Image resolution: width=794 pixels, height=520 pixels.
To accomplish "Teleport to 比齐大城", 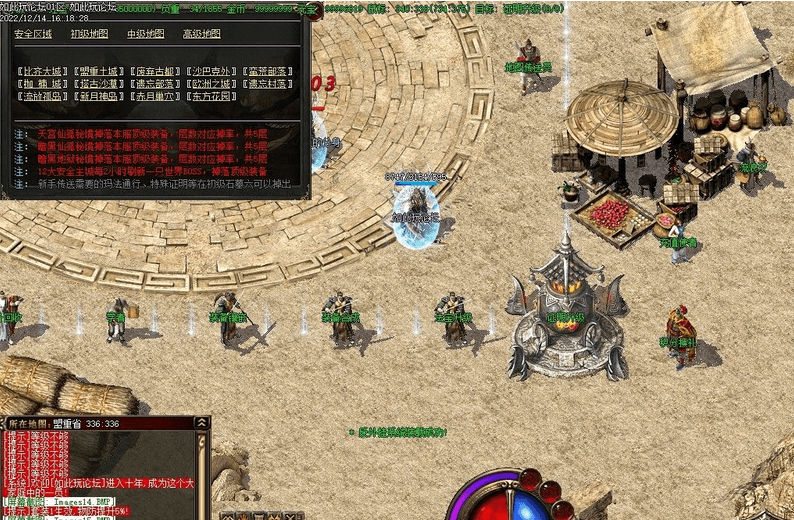I will pyautogui.click(x=44, y=72).
